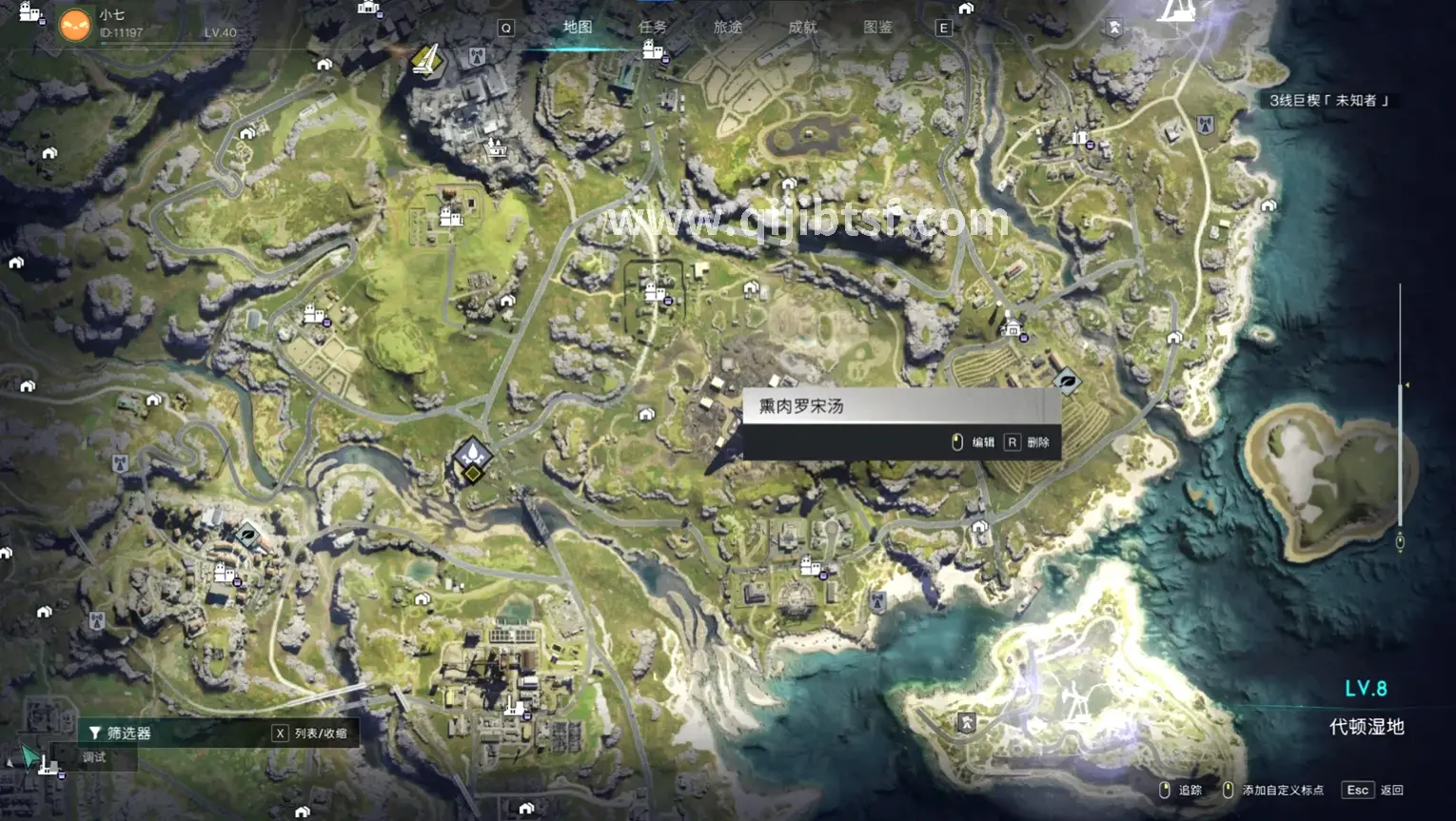Select the diamond waypoint marker on the map
Screen dimensions: 1456x821
coord(472,456)
